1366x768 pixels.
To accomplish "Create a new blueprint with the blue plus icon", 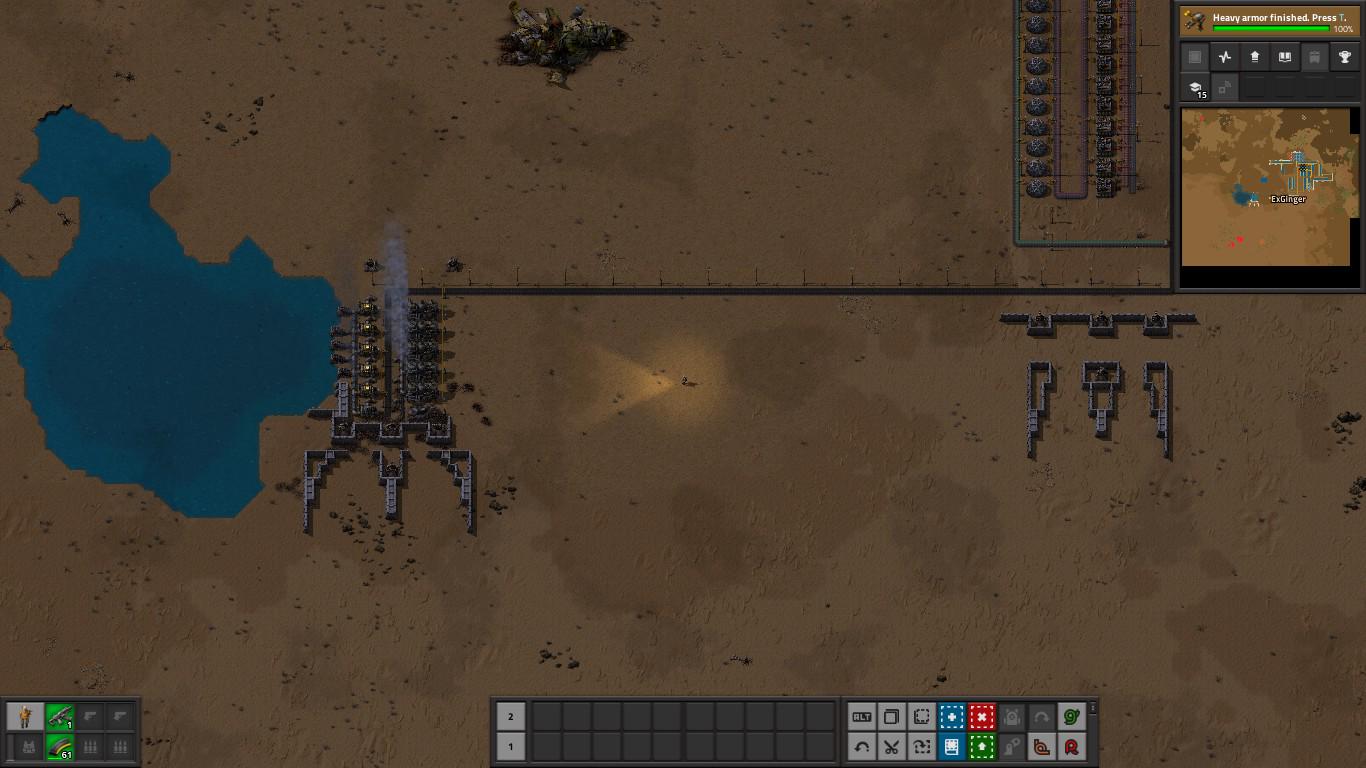I will [951, 717].
